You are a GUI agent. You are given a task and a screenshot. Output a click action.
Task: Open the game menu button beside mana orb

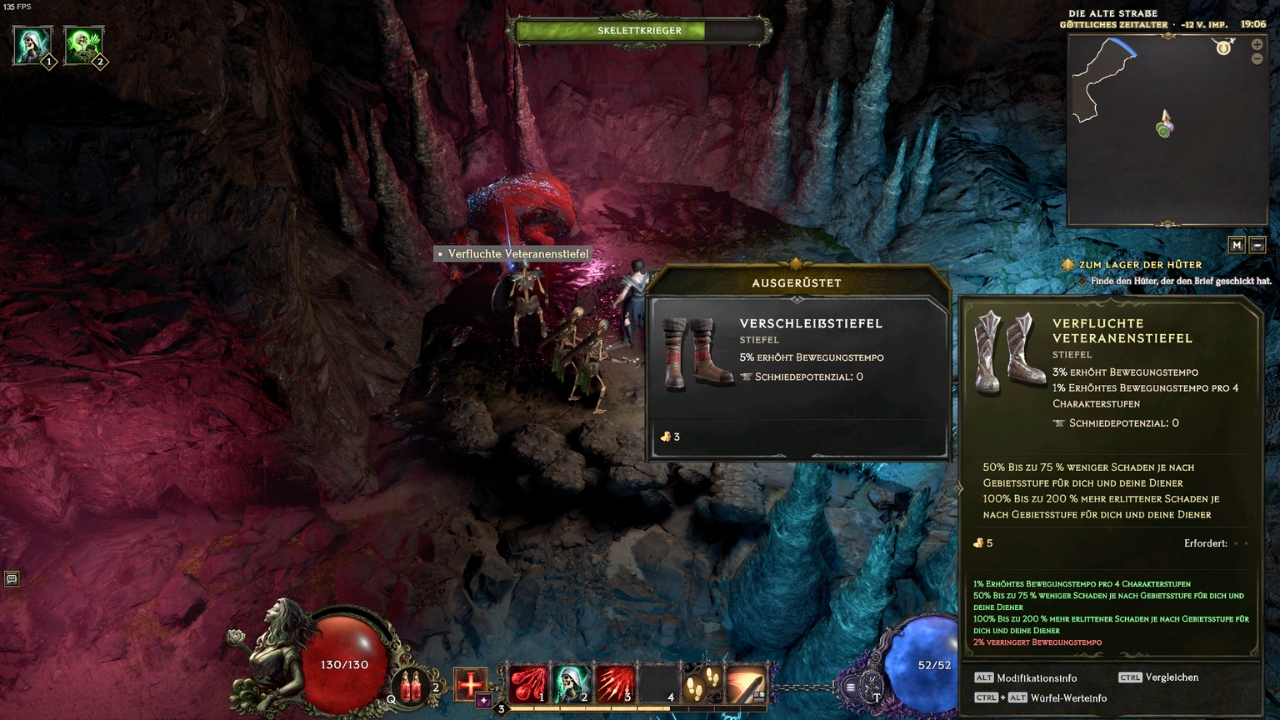click(851, 687)
